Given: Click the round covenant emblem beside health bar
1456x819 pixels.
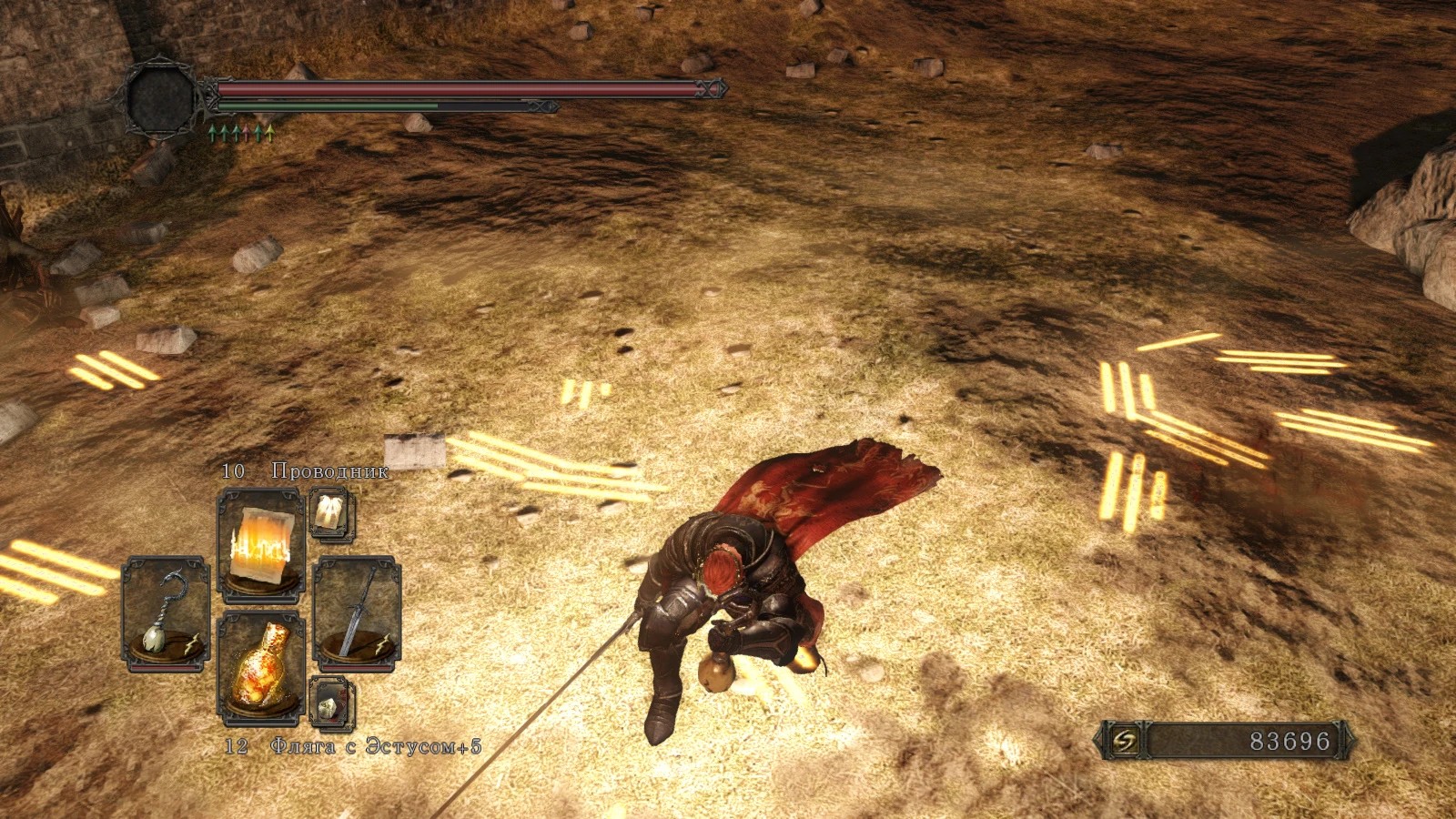Looking at the screenshot, I should [162, 98].
